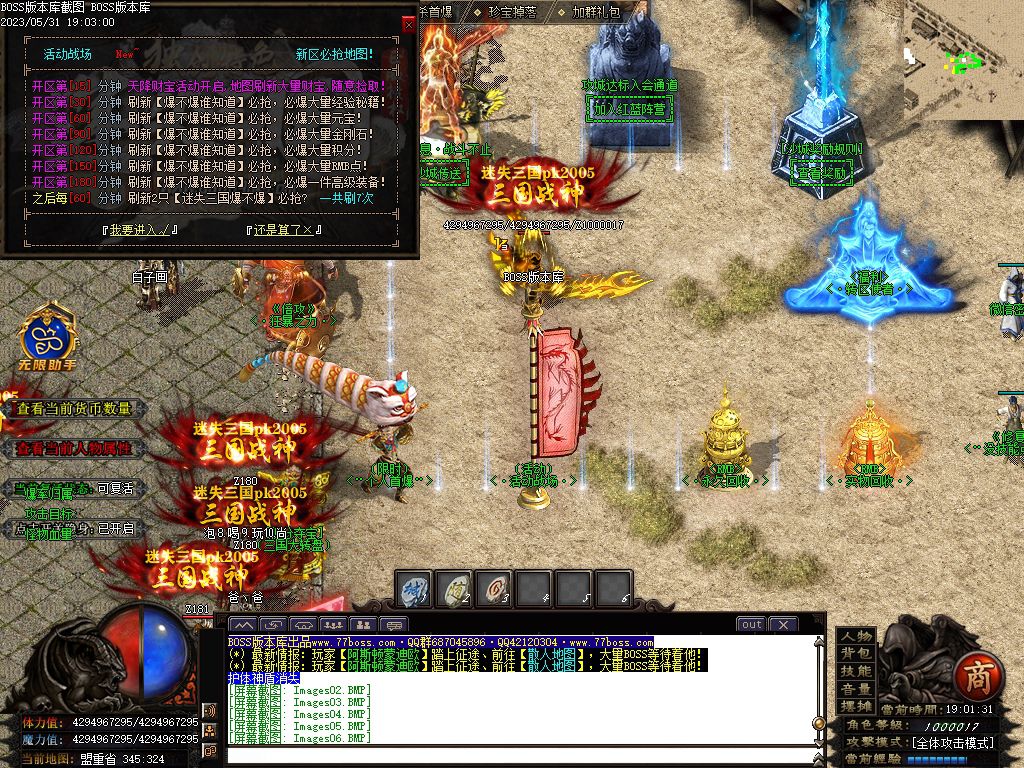This screenshot has height=768, width=1024.
Task: Toggle the 全体攻击模式 attack mode
Action: (x=952, y=743)
